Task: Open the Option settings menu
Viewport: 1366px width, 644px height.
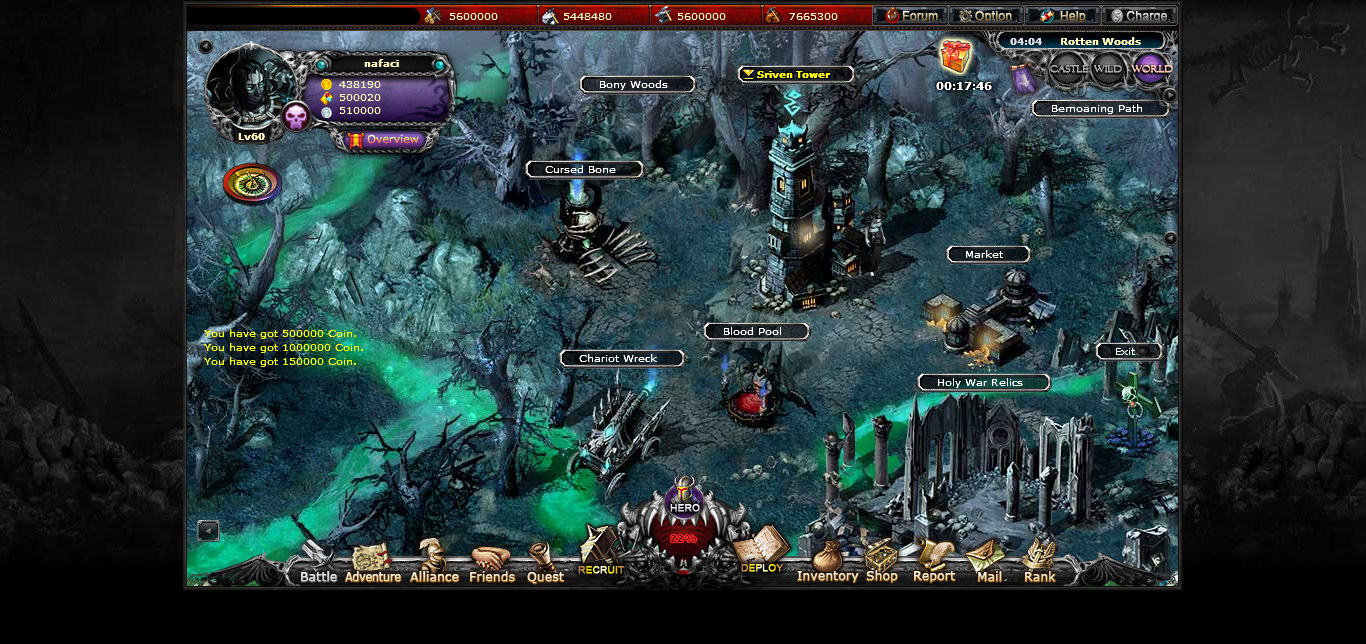Action: 986,16
